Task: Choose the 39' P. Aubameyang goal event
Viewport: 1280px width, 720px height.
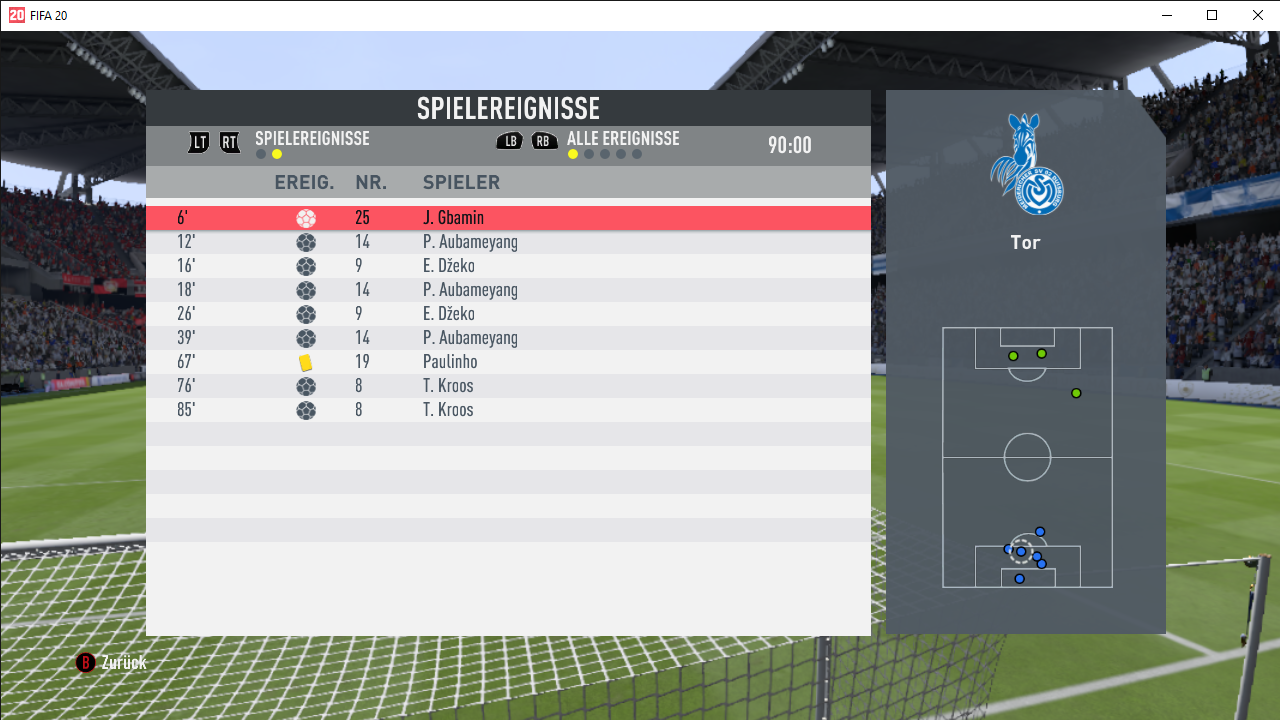Action: pos(508,338)
